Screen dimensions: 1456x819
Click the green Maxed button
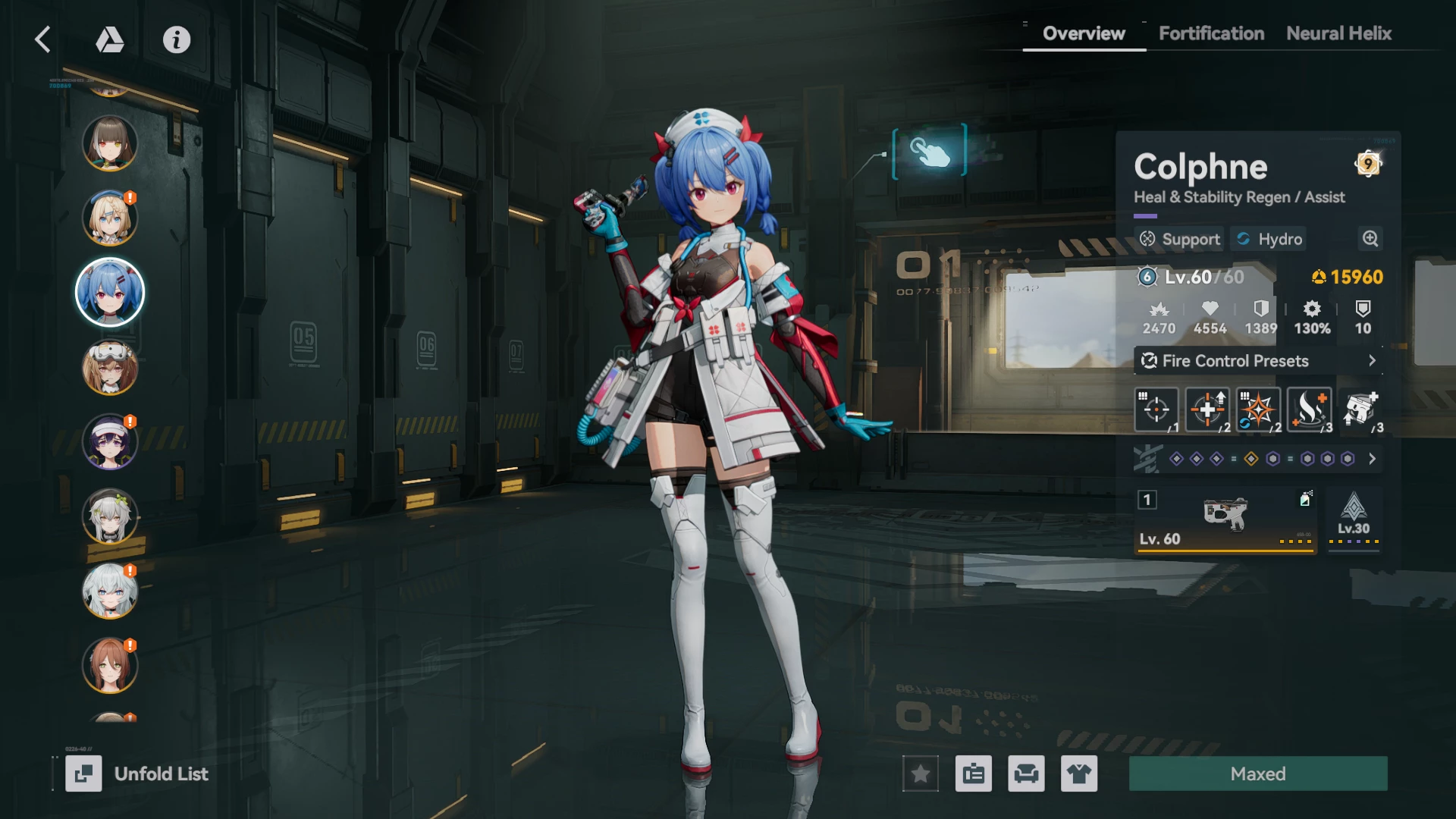pyautogui.click(x=1258, y=773)
